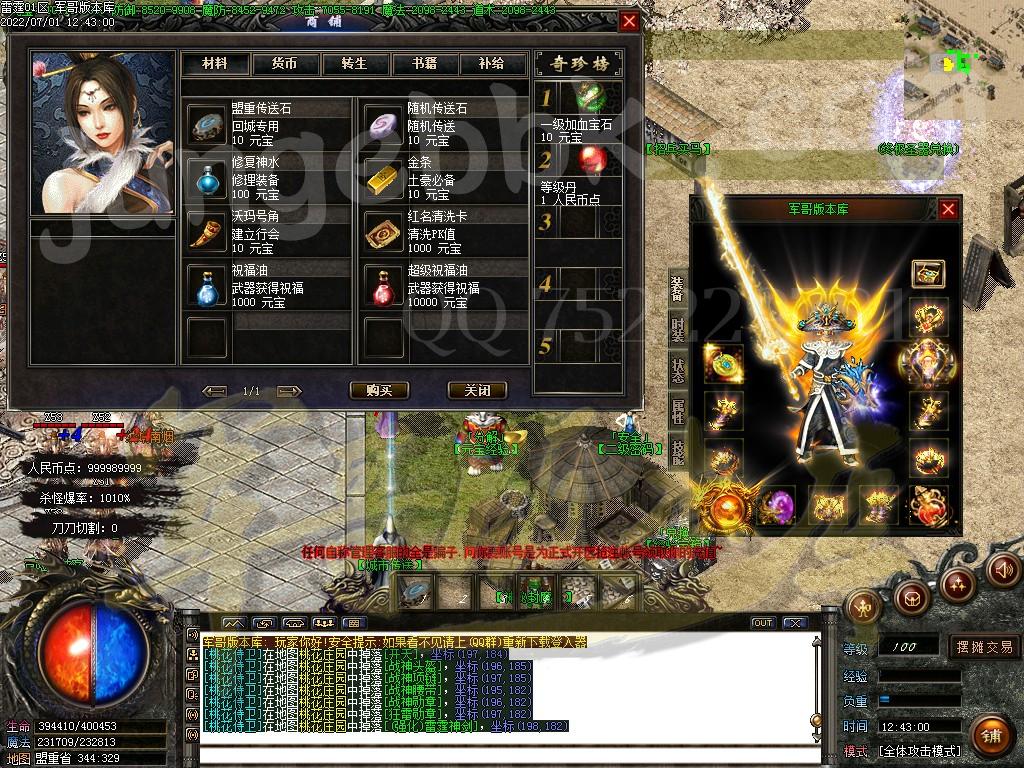The height and width of the screenshot is (768, 1024).
Task: Select the 书籍 (books) shop tab
Action: [423, 63]
